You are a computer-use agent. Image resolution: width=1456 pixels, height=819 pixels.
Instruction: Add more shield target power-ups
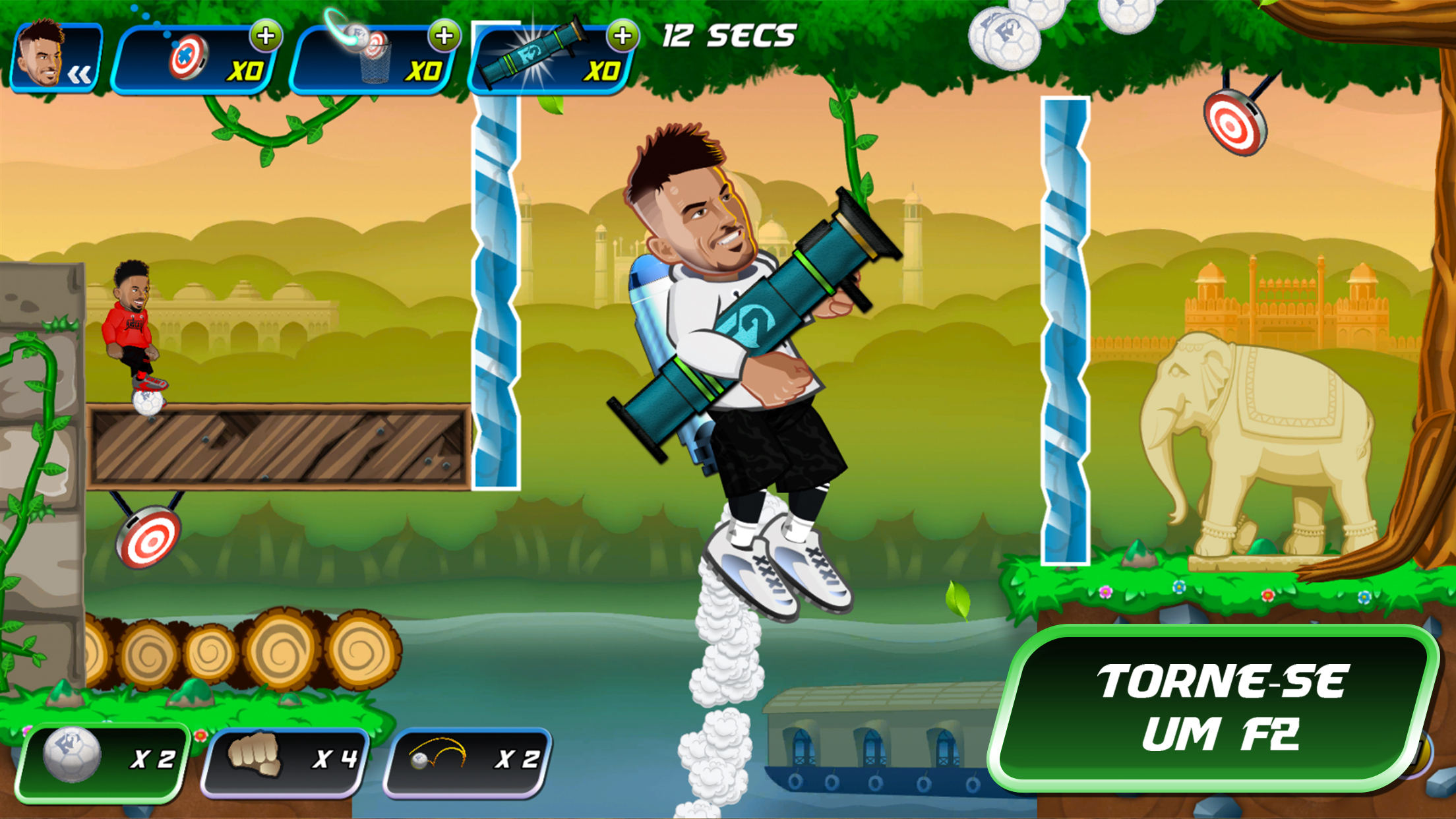click(x=266, y=36)
